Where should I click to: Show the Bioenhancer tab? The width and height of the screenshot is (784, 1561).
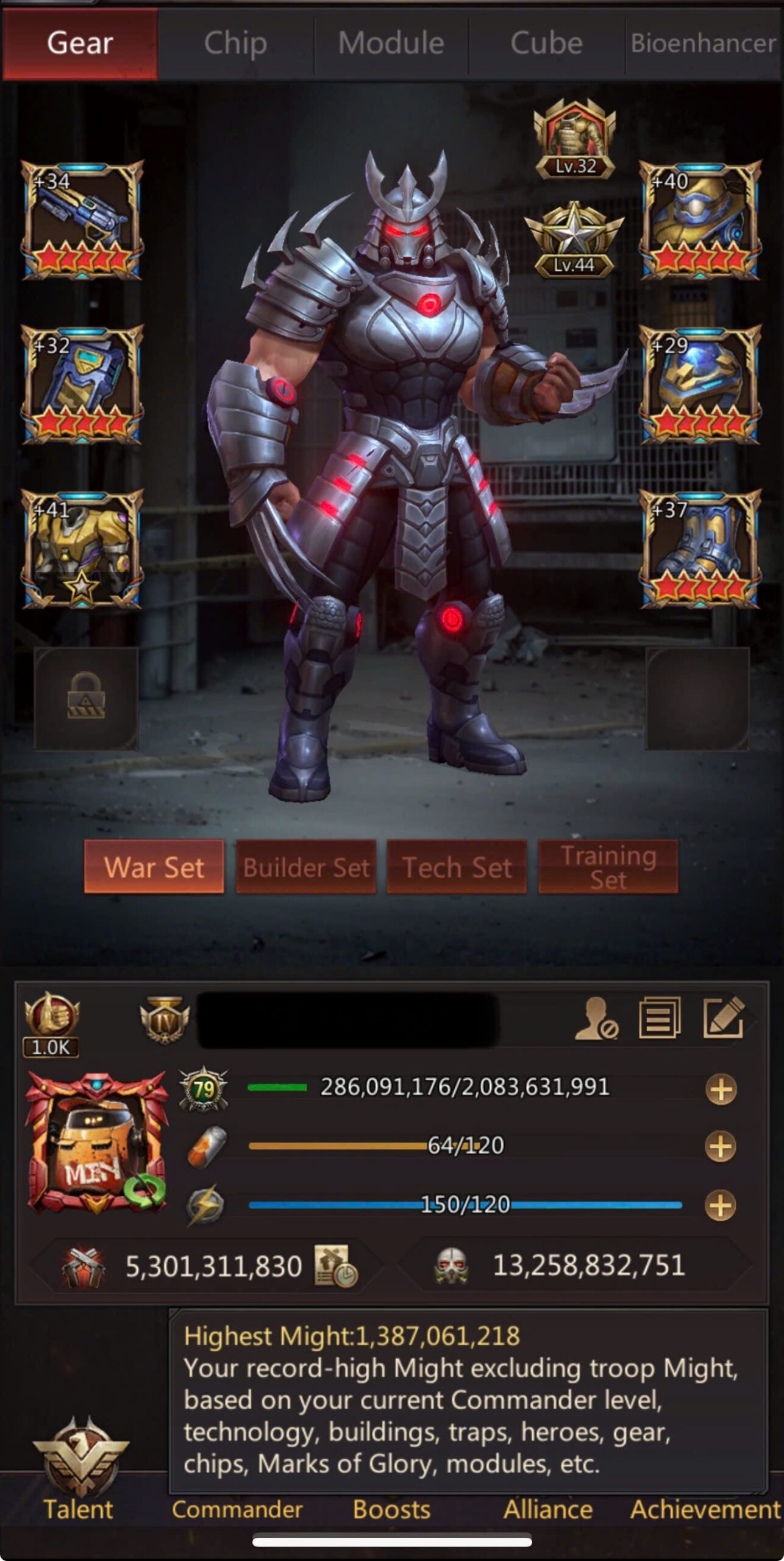(704, 44)
